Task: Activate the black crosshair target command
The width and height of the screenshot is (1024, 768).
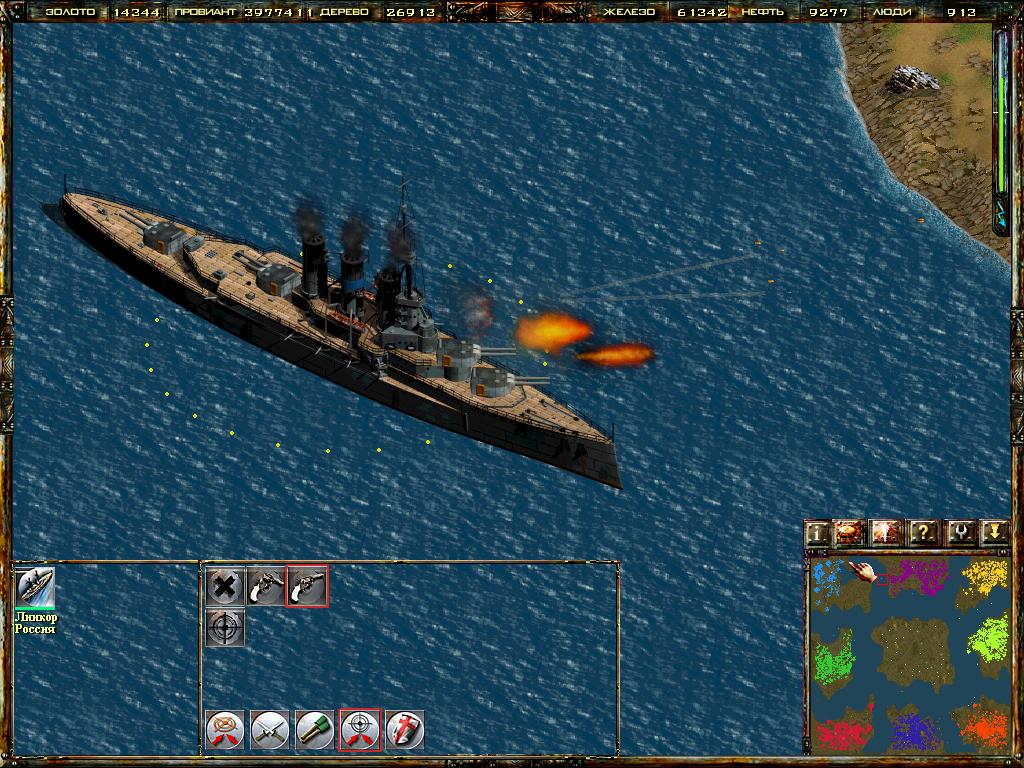Action: pos(225,628)
